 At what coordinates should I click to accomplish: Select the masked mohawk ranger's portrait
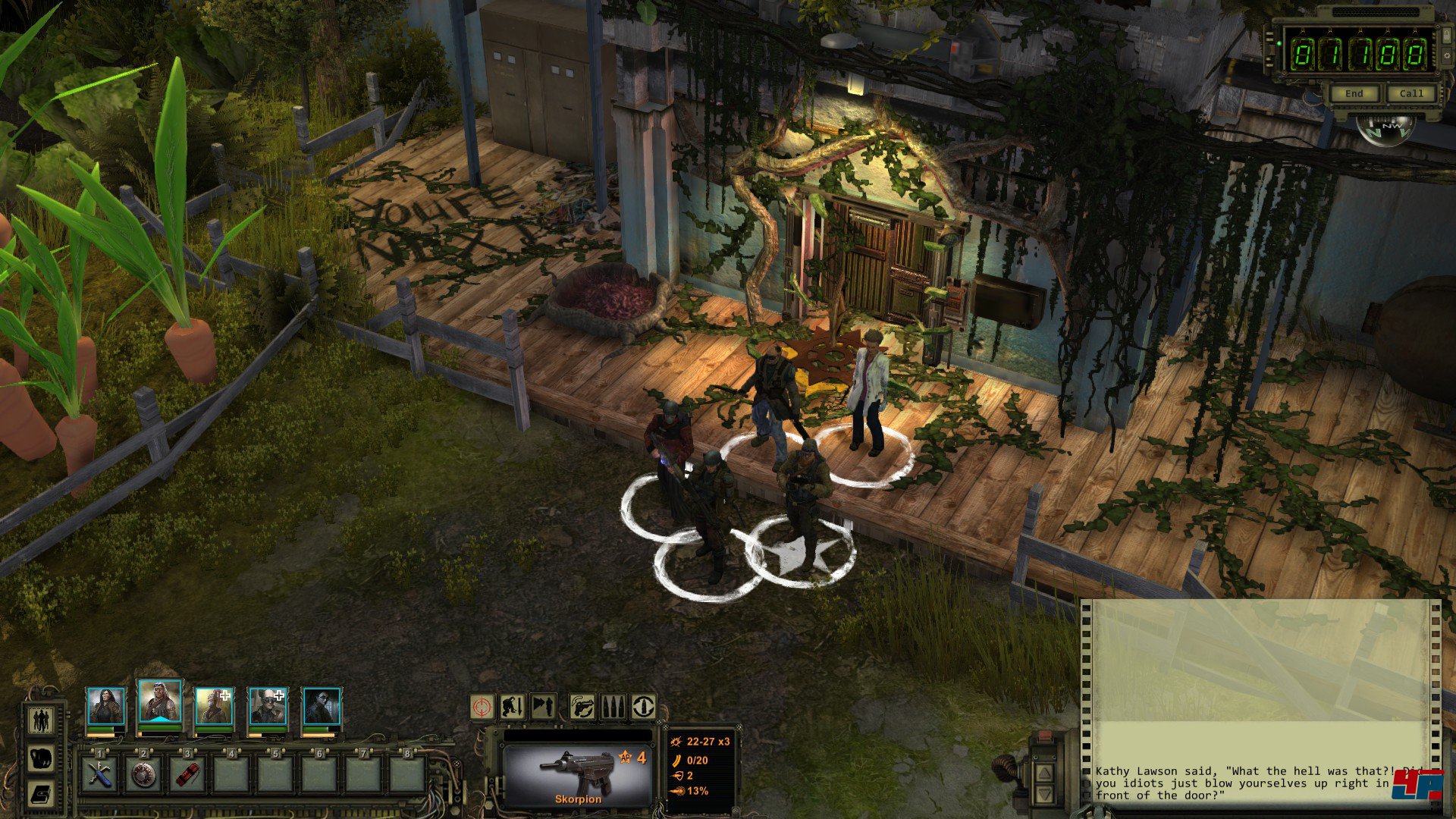click(213, 707)
